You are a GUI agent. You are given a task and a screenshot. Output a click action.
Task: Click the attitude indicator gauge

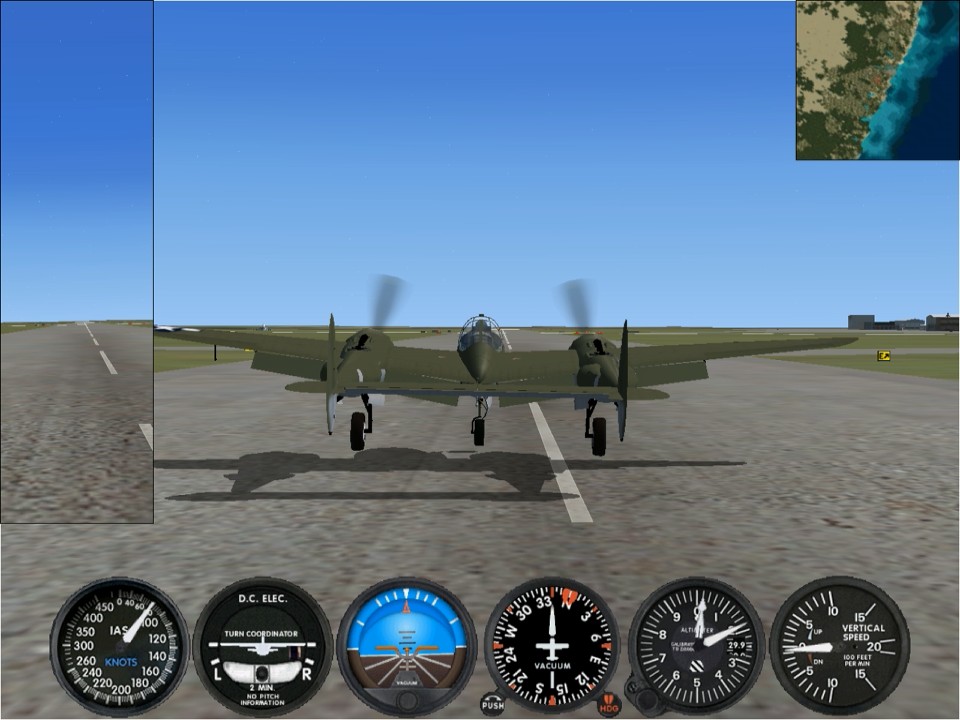pyautogui.click(x=406, y=642)
